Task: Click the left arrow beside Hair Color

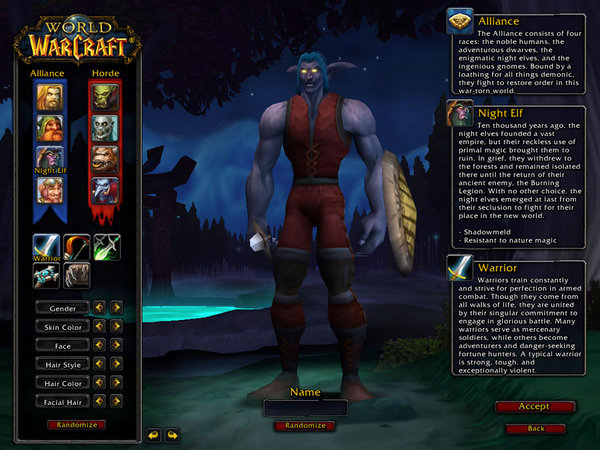Action: 100,383
